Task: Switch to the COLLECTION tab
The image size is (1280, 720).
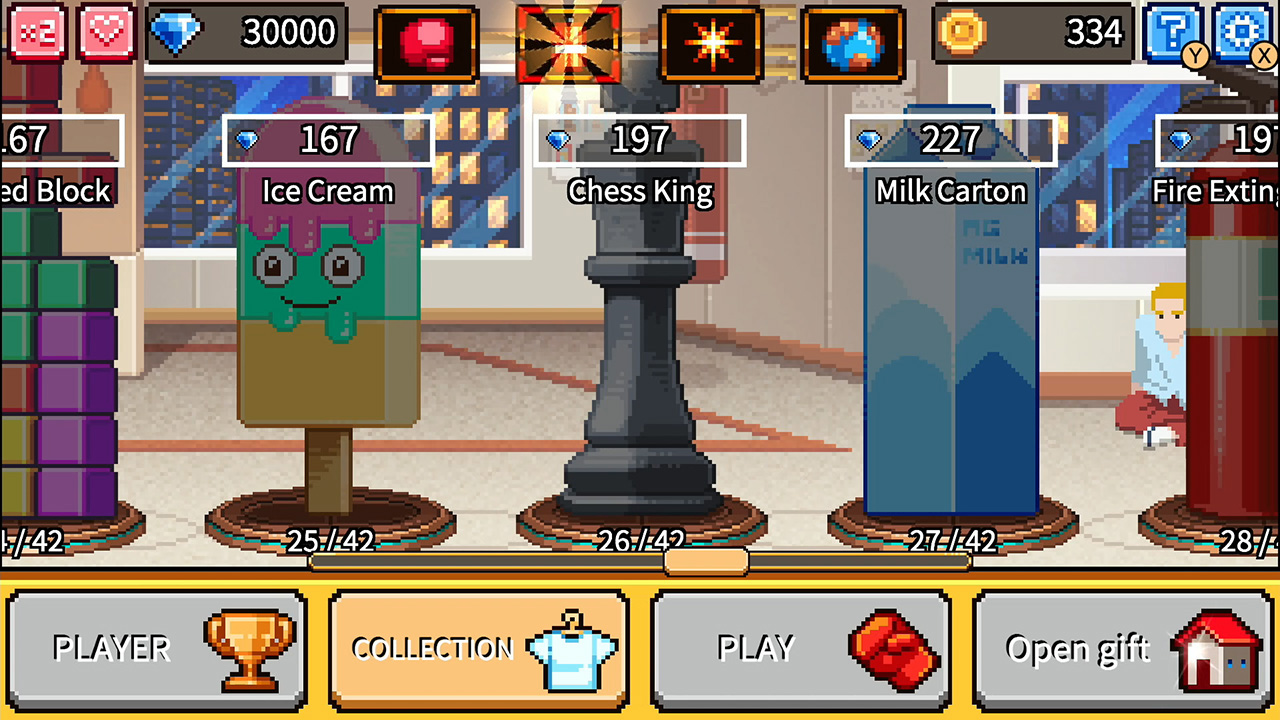Action: click(478, 648)
